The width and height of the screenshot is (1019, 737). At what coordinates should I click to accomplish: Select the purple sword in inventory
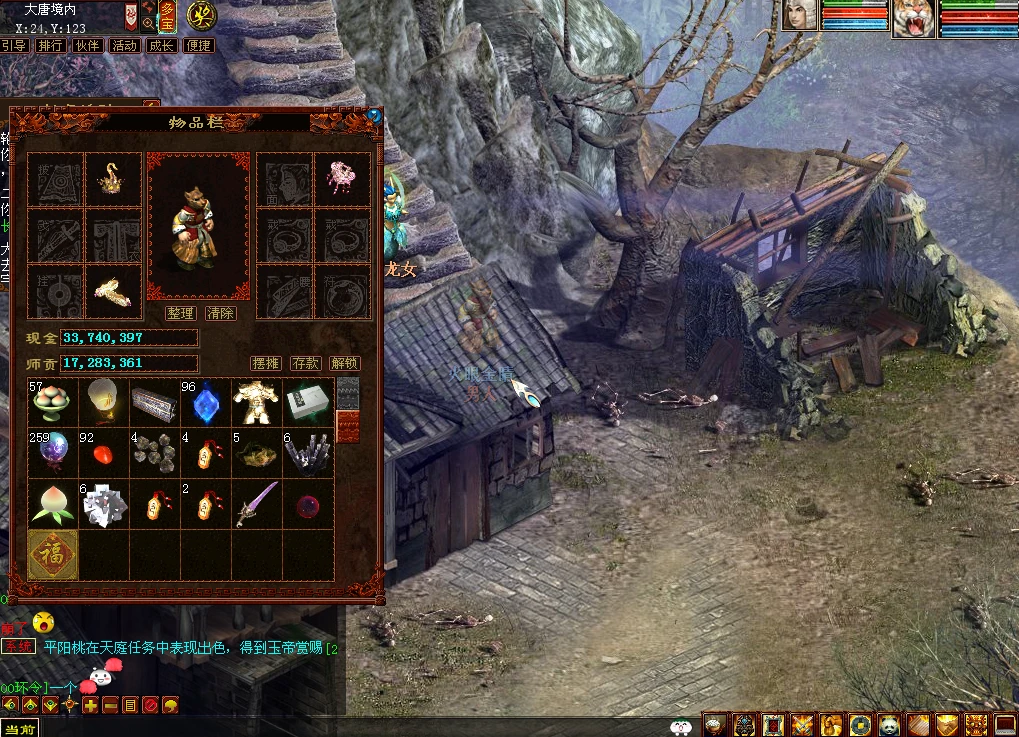pyautogui.click(x=256, y=504)
